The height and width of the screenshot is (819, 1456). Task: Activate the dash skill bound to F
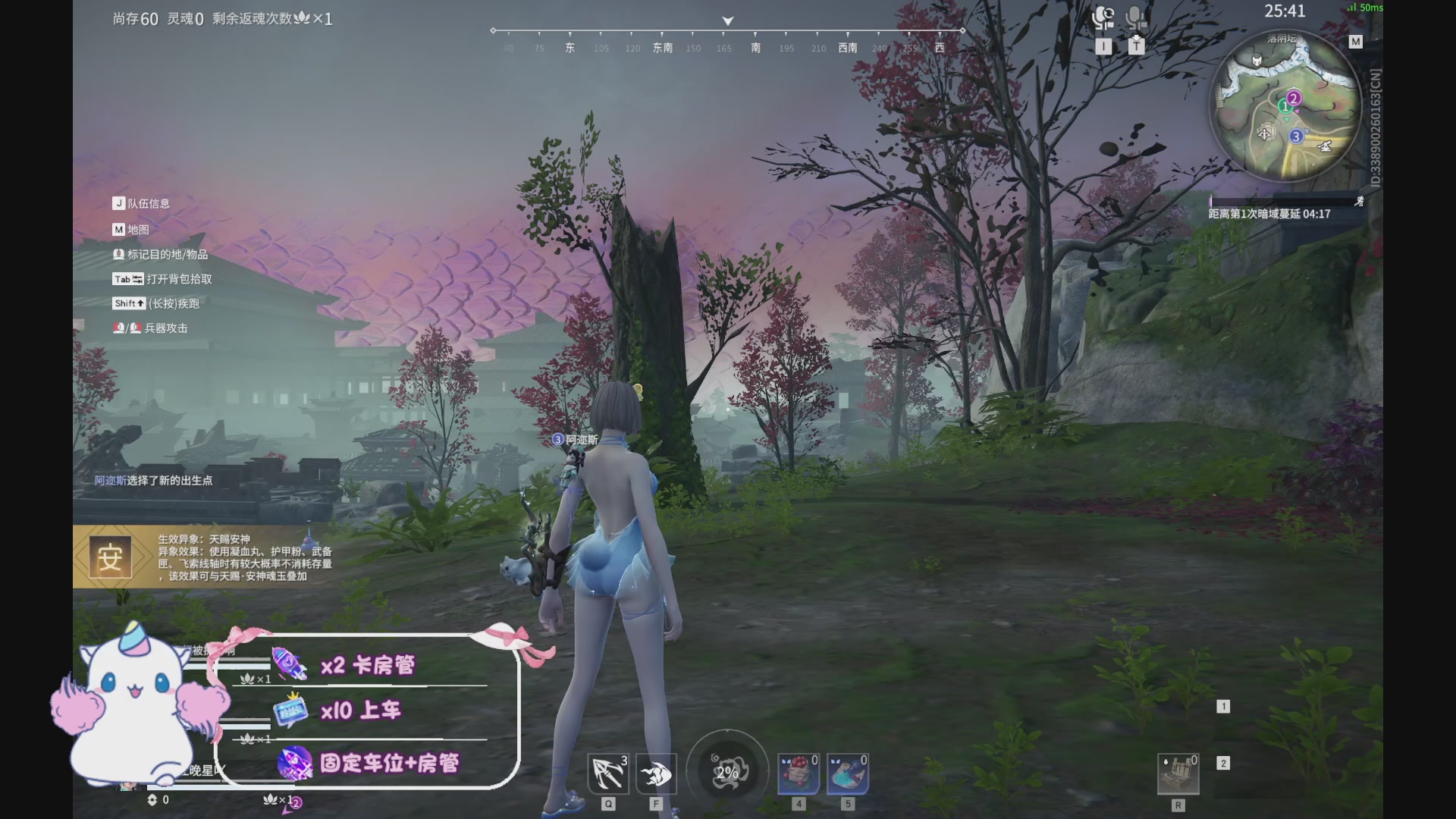(657, 773)
